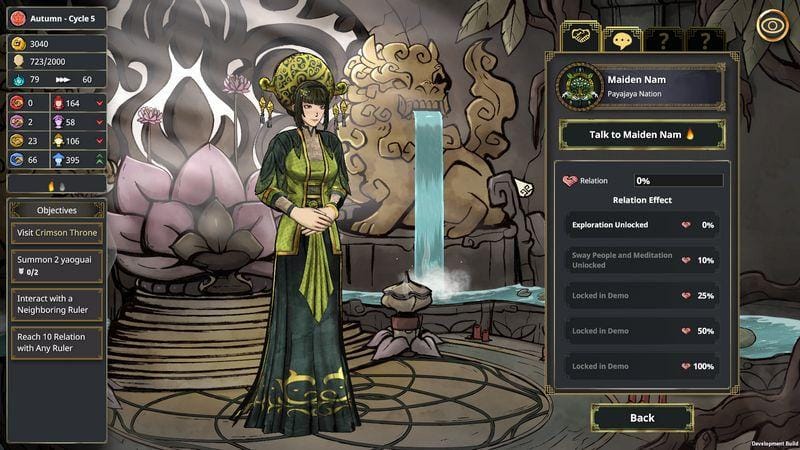The height and width of the screenshot is (450, 800).
Task: Click the Exploration Unlocked relation effect row
Action: pyautogui.click(x=641, y=225)
